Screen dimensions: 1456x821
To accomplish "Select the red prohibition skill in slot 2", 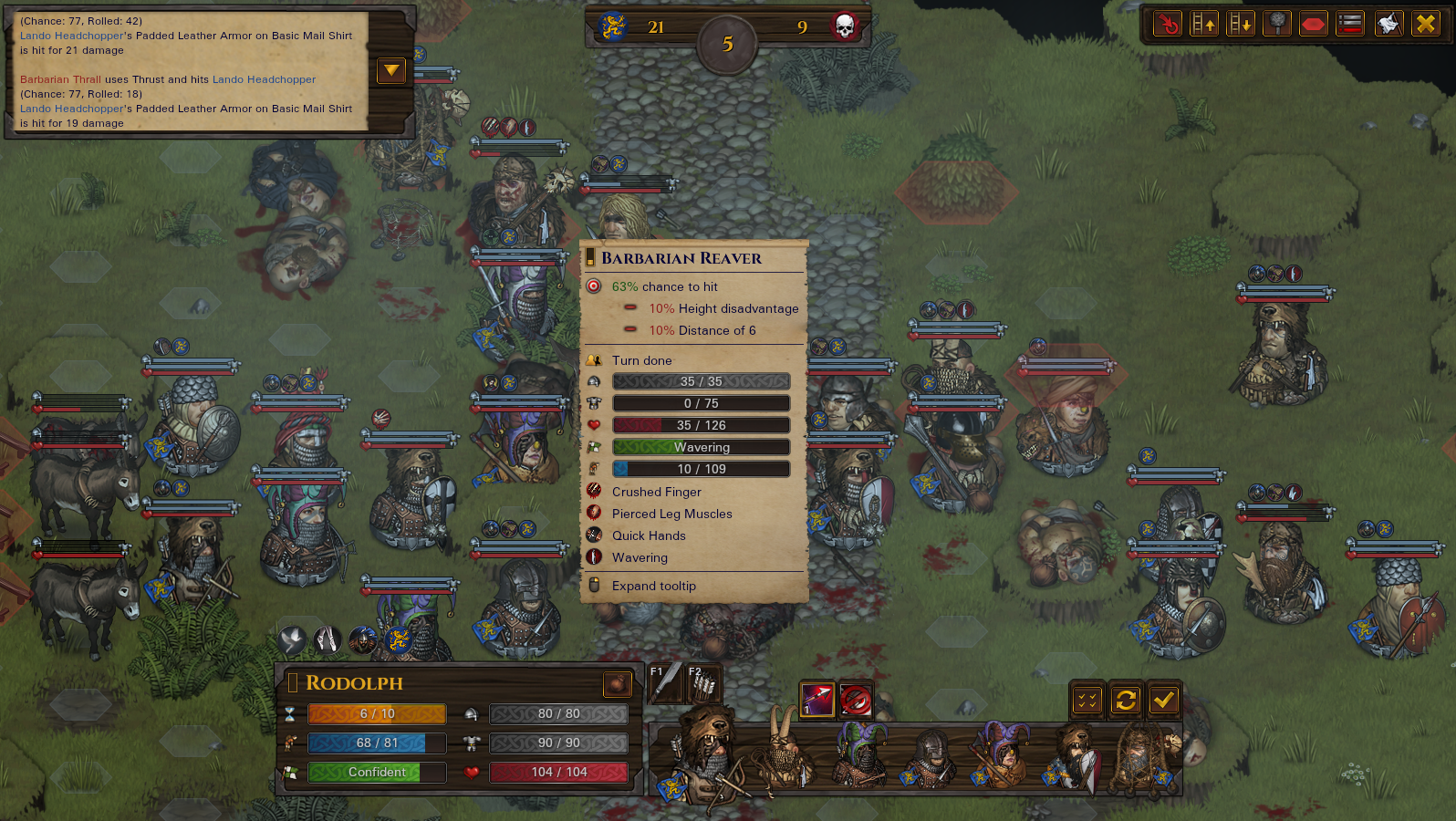I will coord(856,701).
